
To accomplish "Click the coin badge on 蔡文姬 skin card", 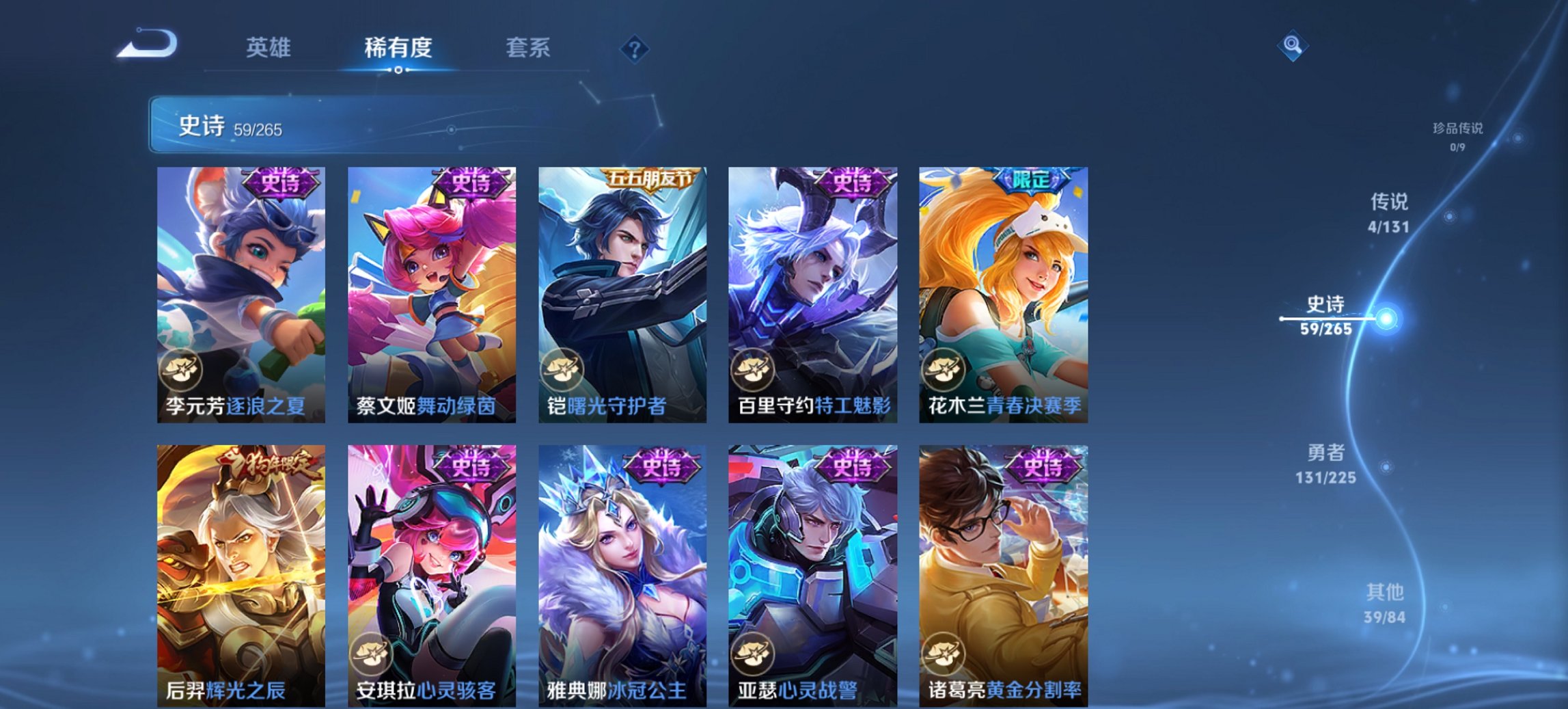I will (372, 368).
